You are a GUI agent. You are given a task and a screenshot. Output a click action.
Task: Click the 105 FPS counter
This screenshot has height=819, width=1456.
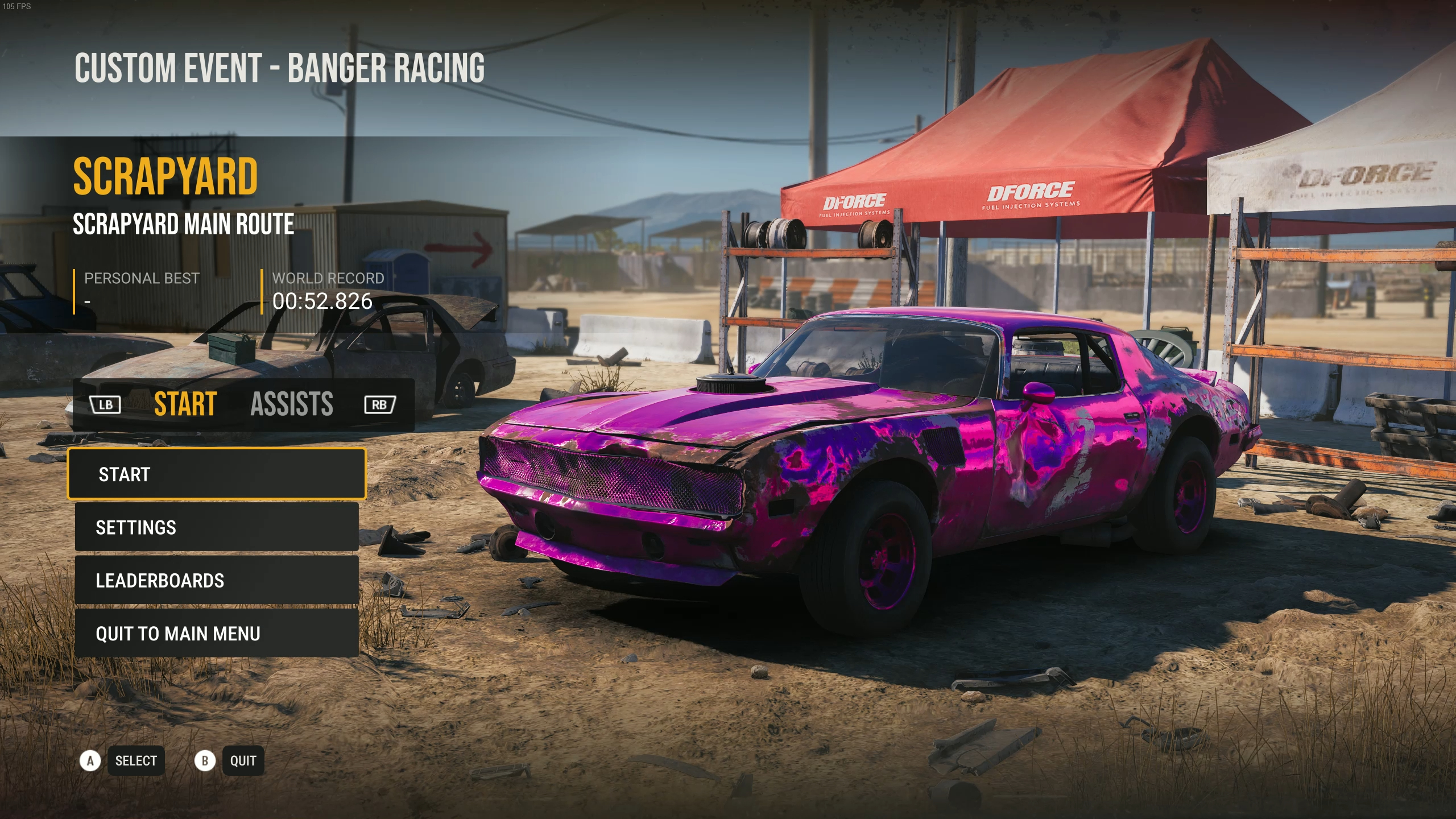tap(18, 7)
